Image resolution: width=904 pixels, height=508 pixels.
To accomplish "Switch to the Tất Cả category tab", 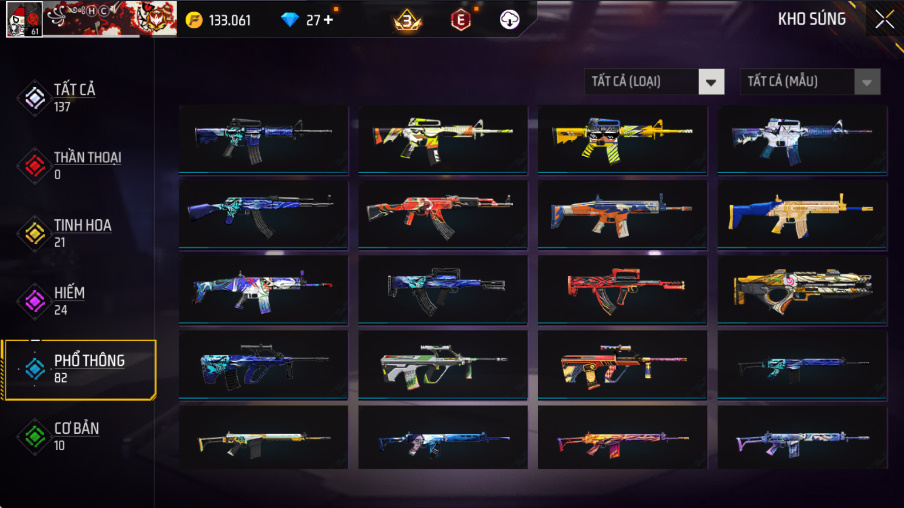I will 75,96.
